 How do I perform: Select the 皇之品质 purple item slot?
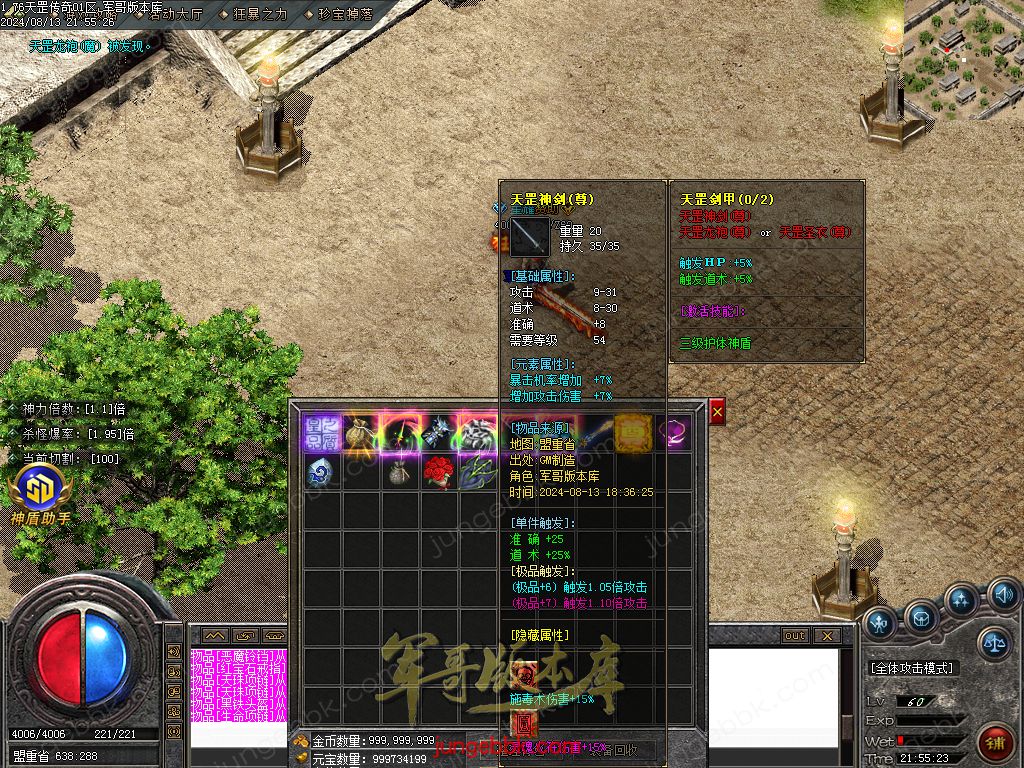[320, 432]
